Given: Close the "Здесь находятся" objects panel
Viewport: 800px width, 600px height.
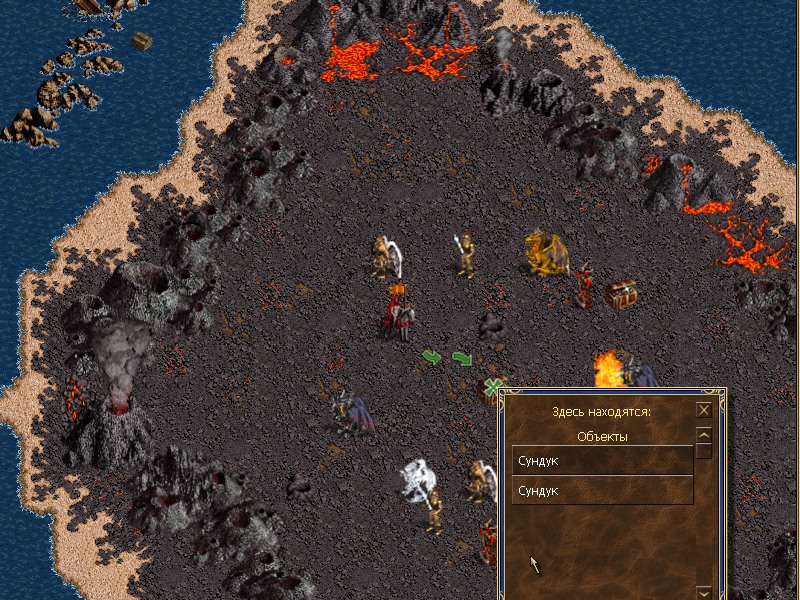Looking at the screenshot, I should pos(704,410).
